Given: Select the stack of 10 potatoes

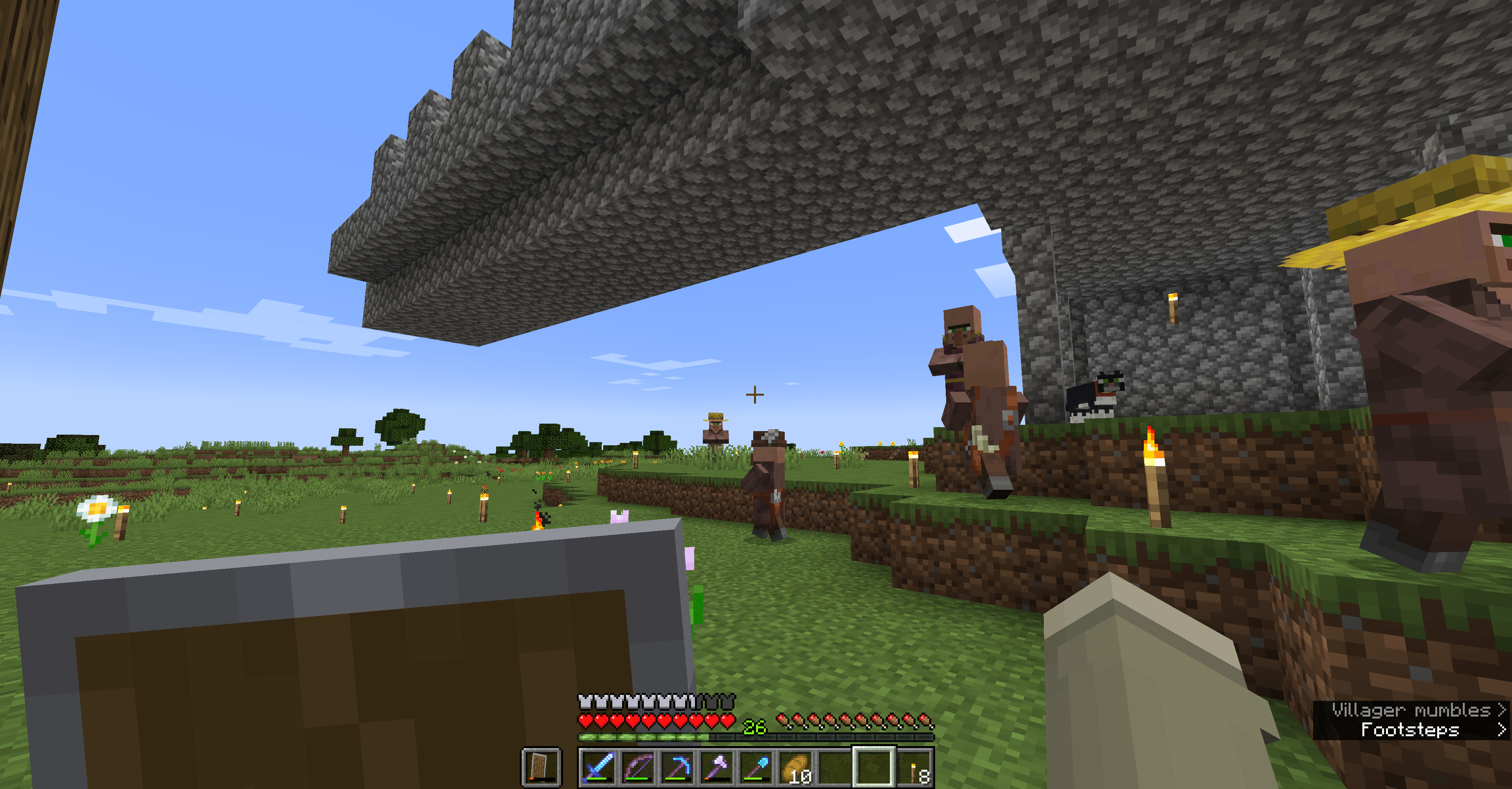Looking at the screenshot, I should [x=795, y=767].
